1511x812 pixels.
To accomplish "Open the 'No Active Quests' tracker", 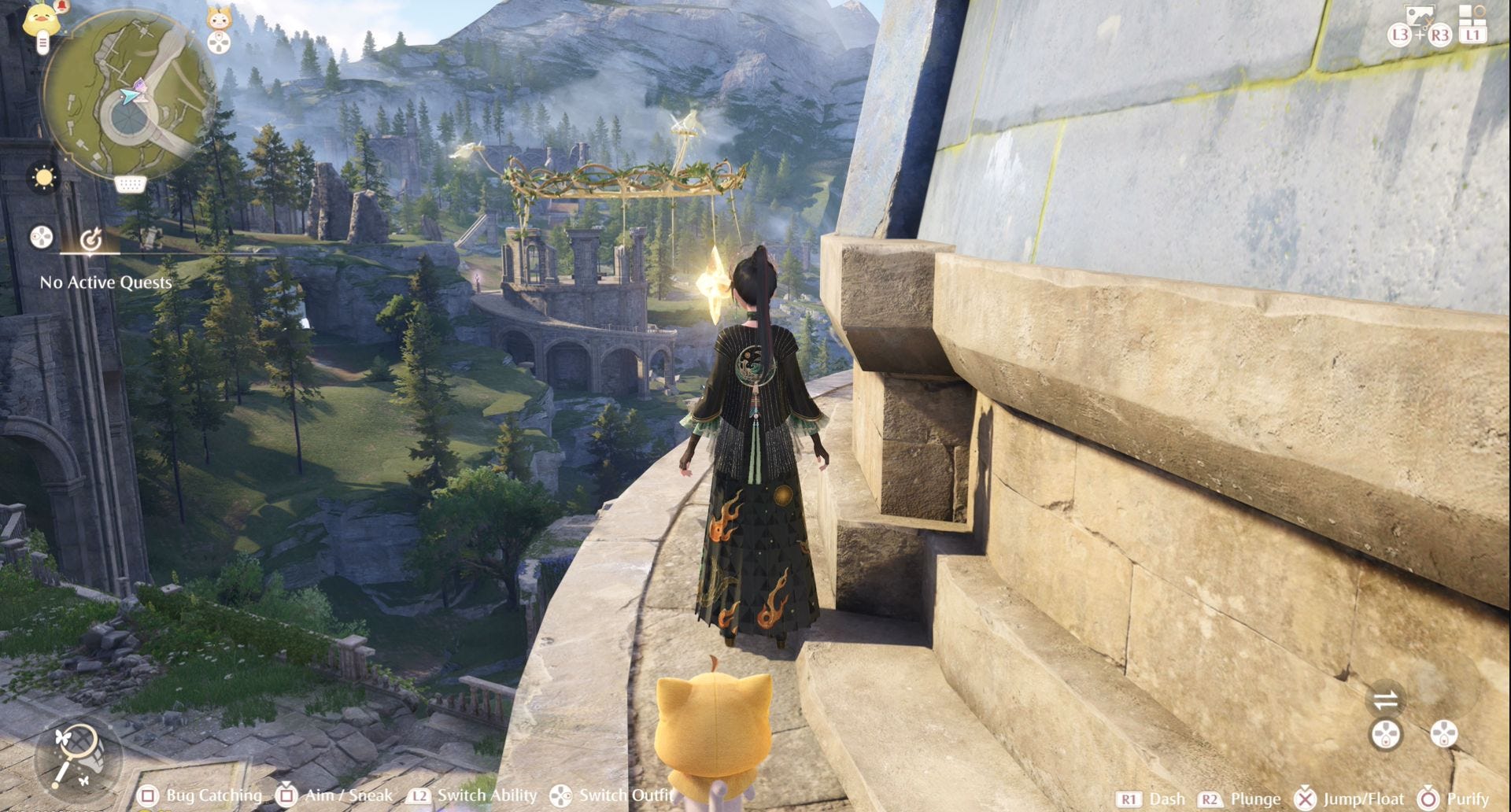I will pos(105,282).
